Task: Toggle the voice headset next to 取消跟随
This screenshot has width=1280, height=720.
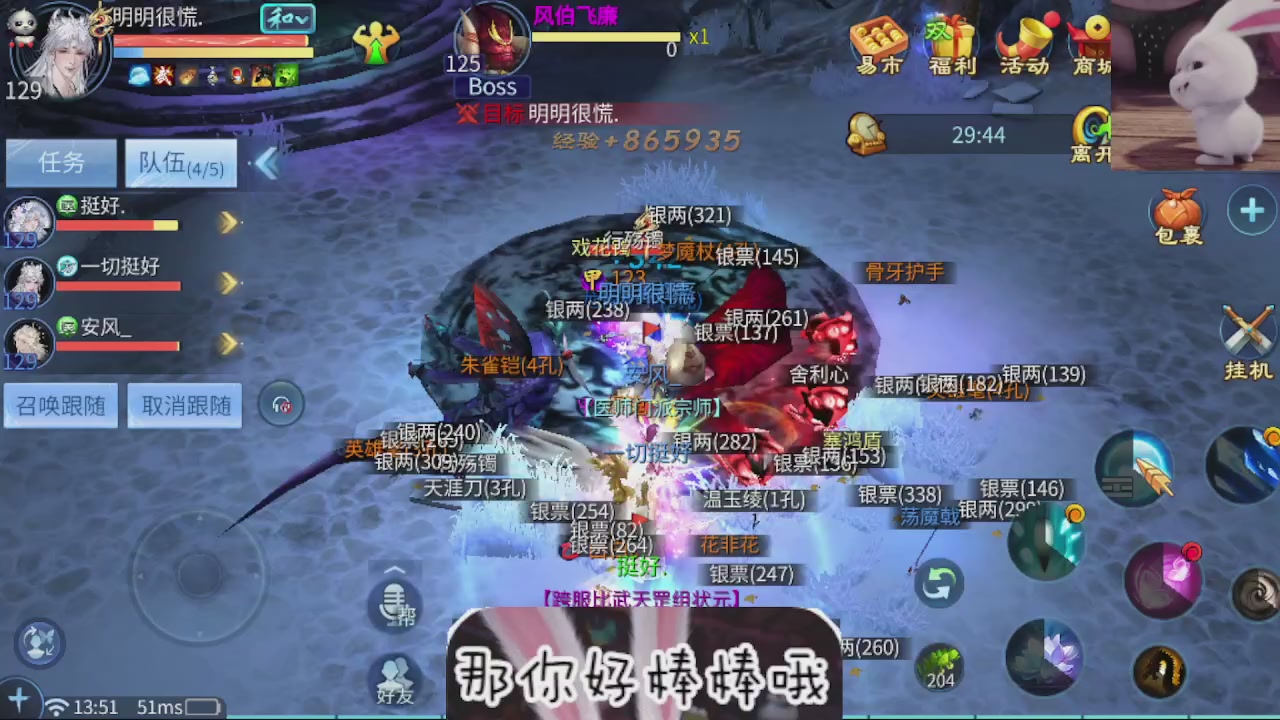Action: click(x=281, y=404)
